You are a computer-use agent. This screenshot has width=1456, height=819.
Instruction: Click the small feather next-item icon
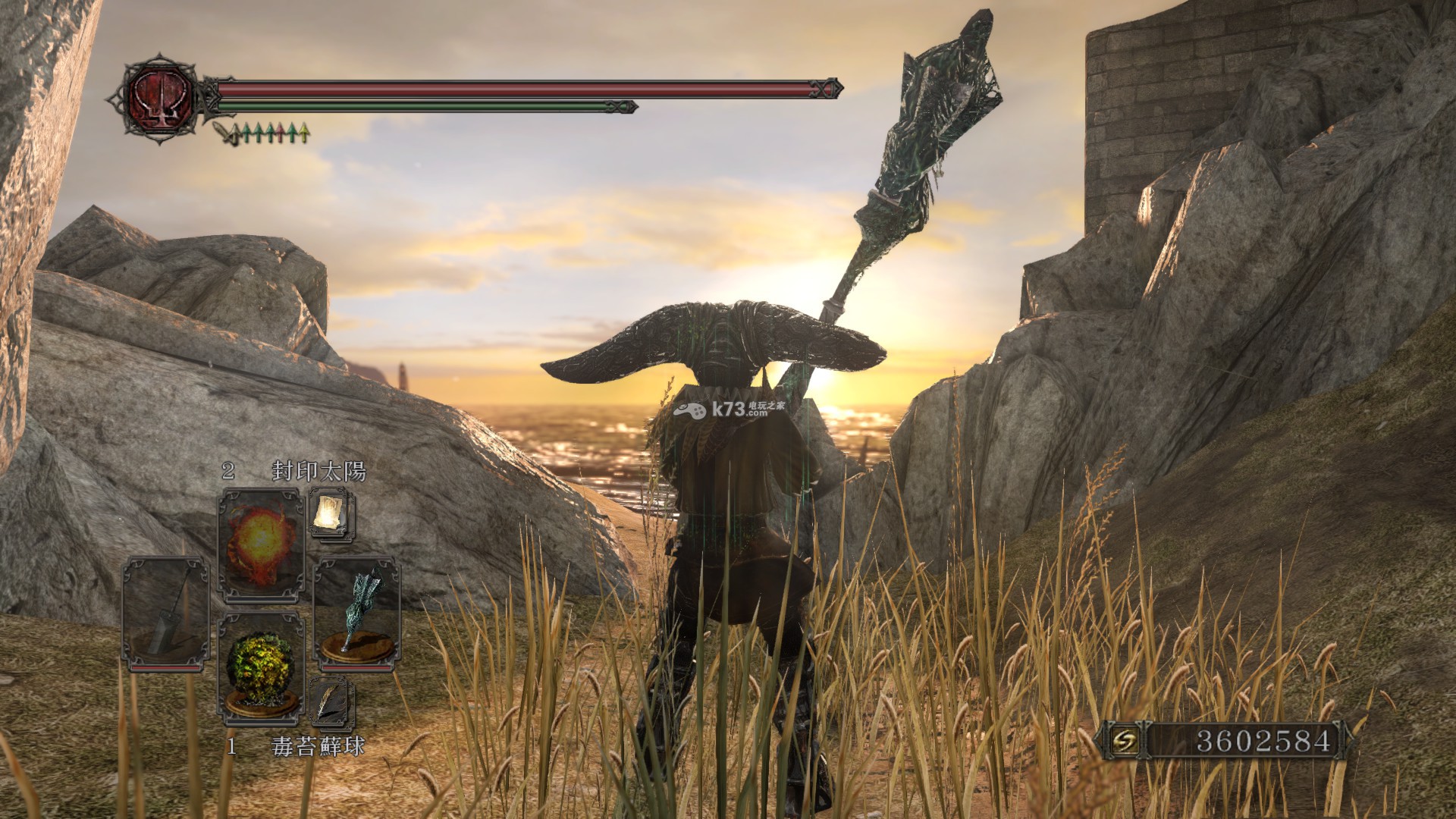pyautogui.click(x=331, y=701)
